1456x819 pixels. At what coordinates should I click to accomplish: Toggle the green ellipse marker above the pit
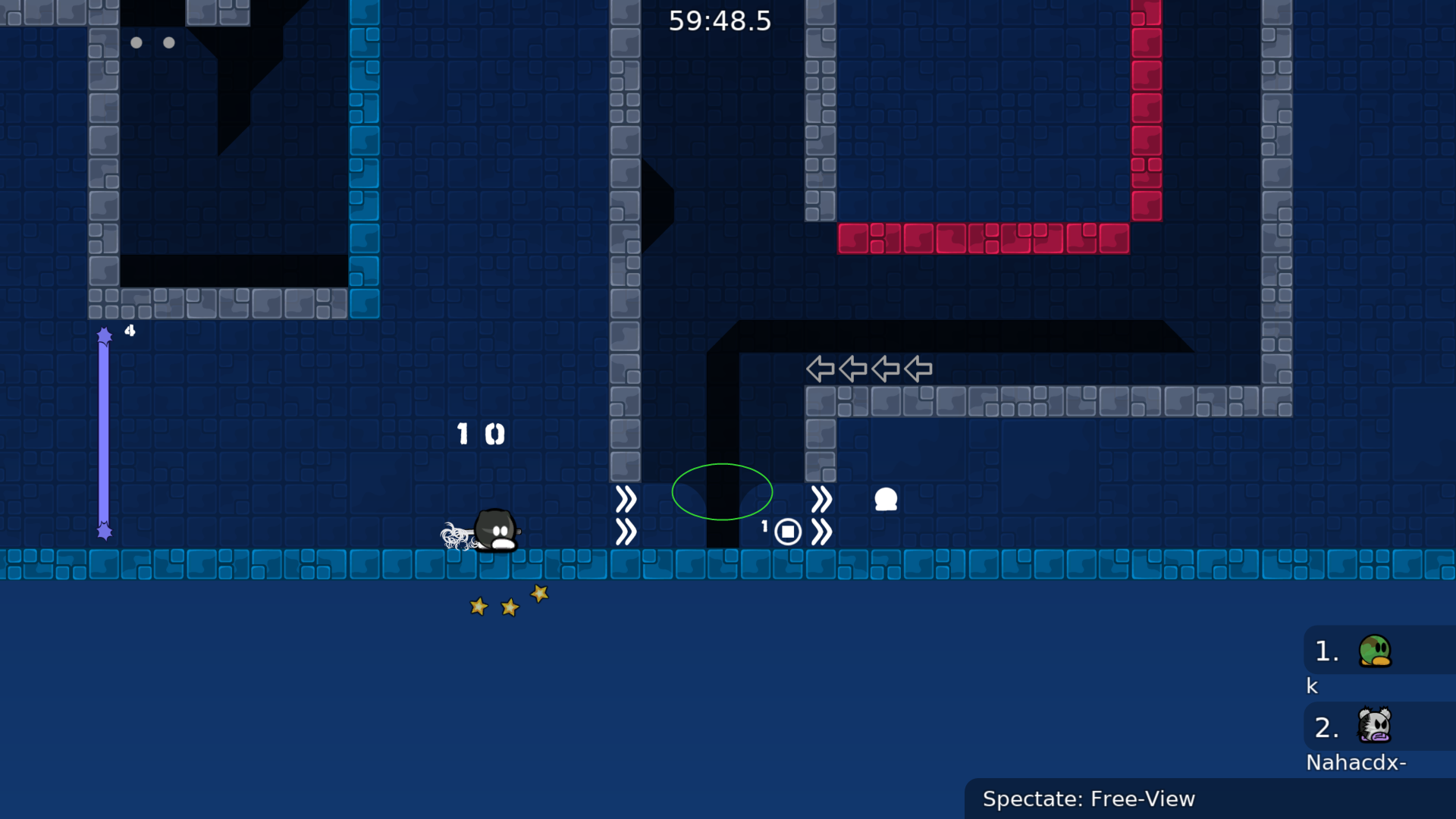click(722, 492)
